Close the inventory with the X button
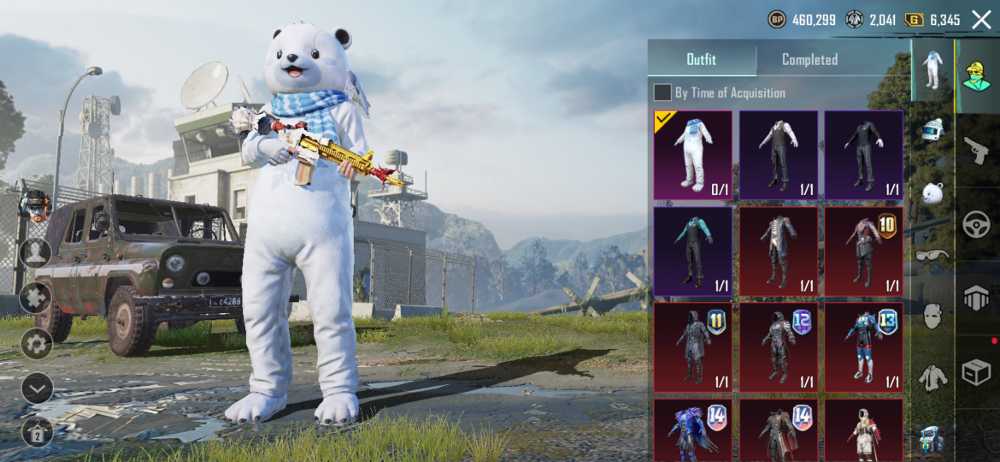The image size is (1000, 462). 981,19
